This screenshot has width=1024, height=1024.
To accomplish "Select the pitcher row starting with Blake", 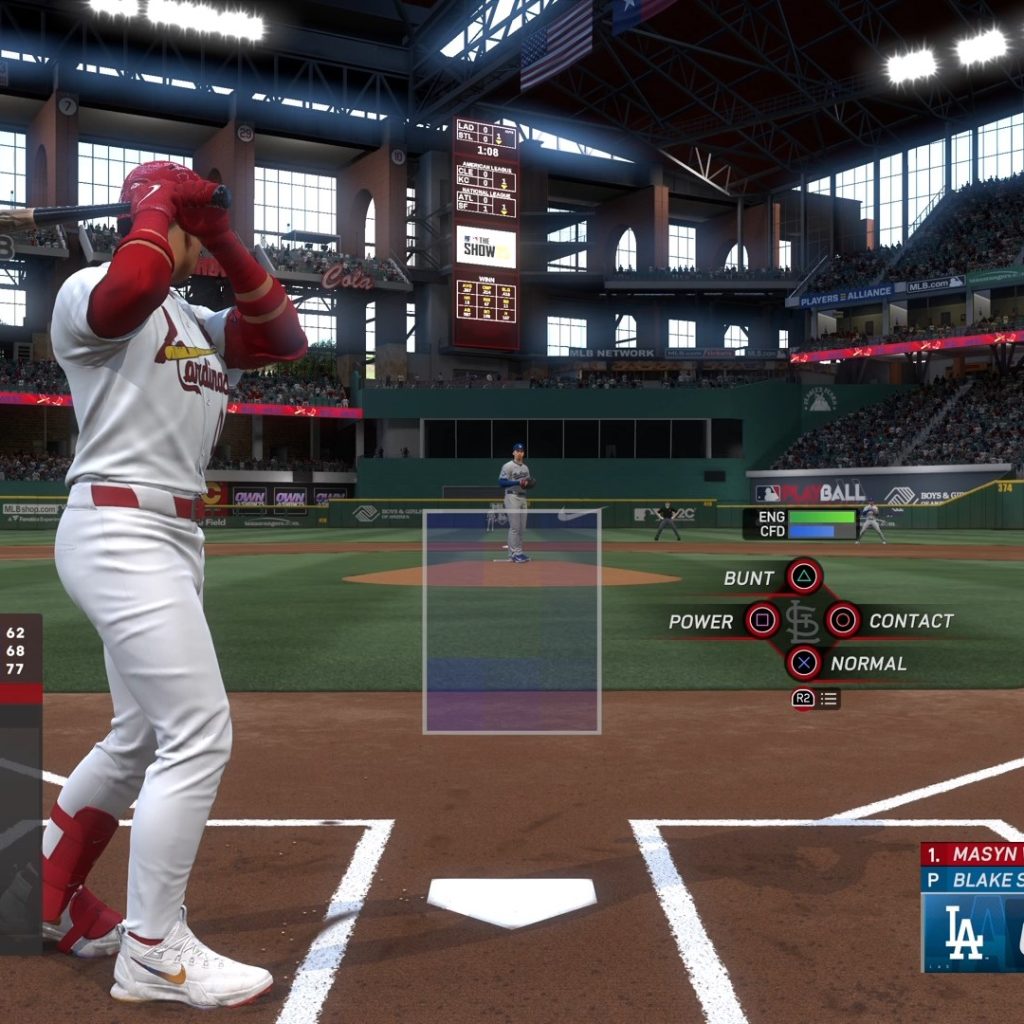I will pyautogui.click(x=972, y=880).
